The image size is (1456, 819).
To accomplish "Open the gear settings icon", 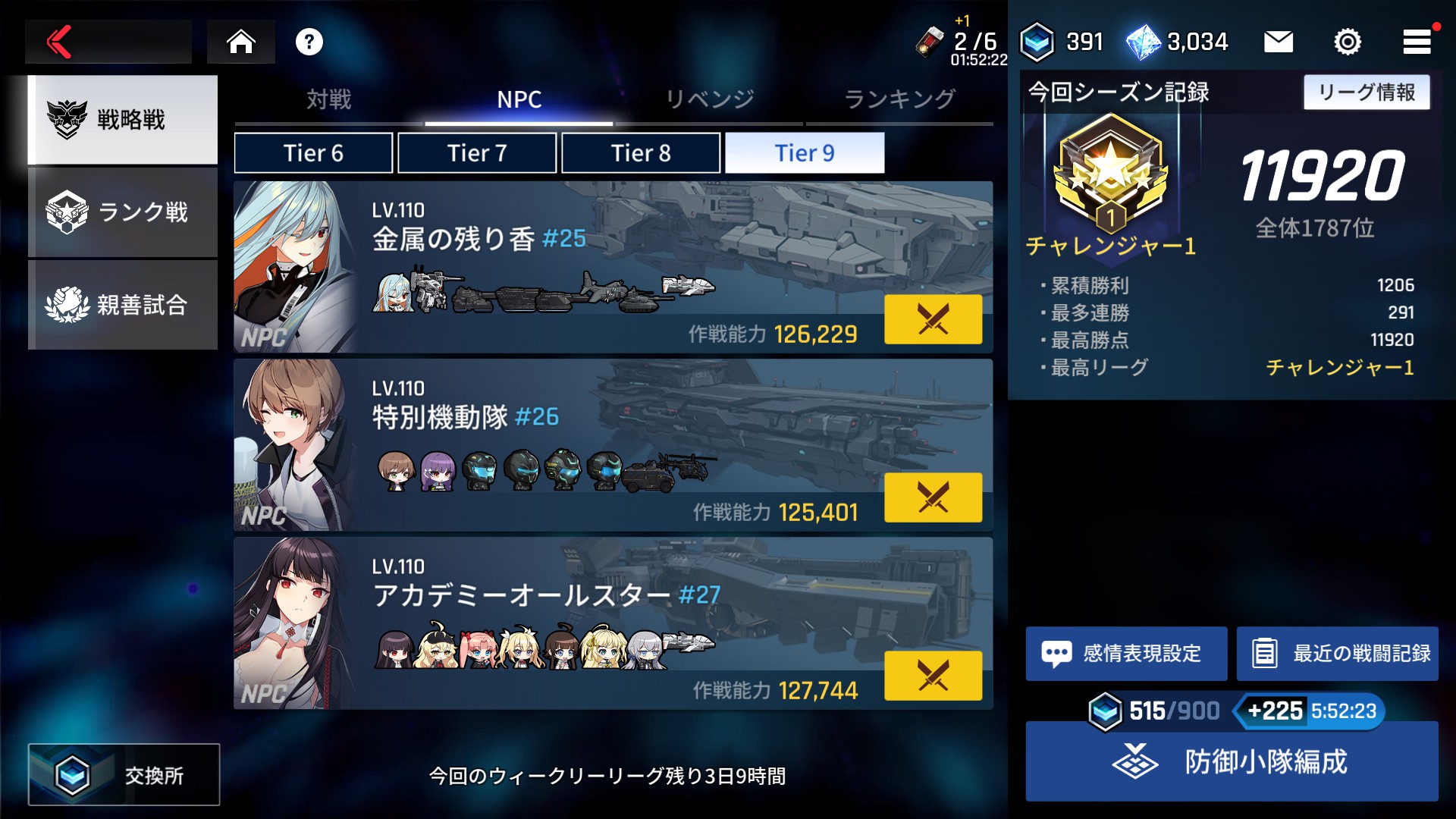I will click(1347, 42).
